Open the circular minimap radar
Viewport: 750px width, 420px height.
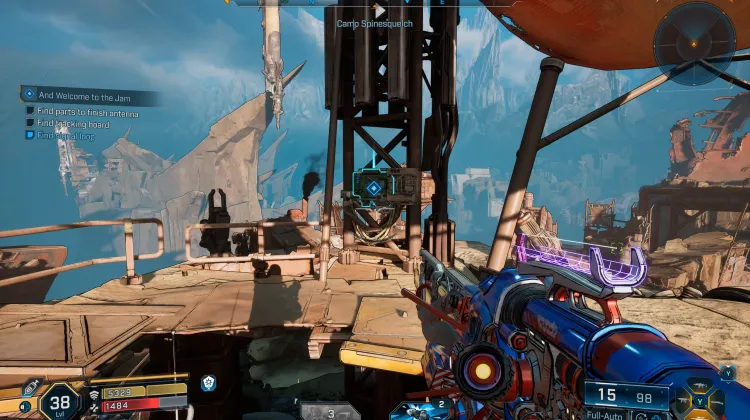coord(694,43)
